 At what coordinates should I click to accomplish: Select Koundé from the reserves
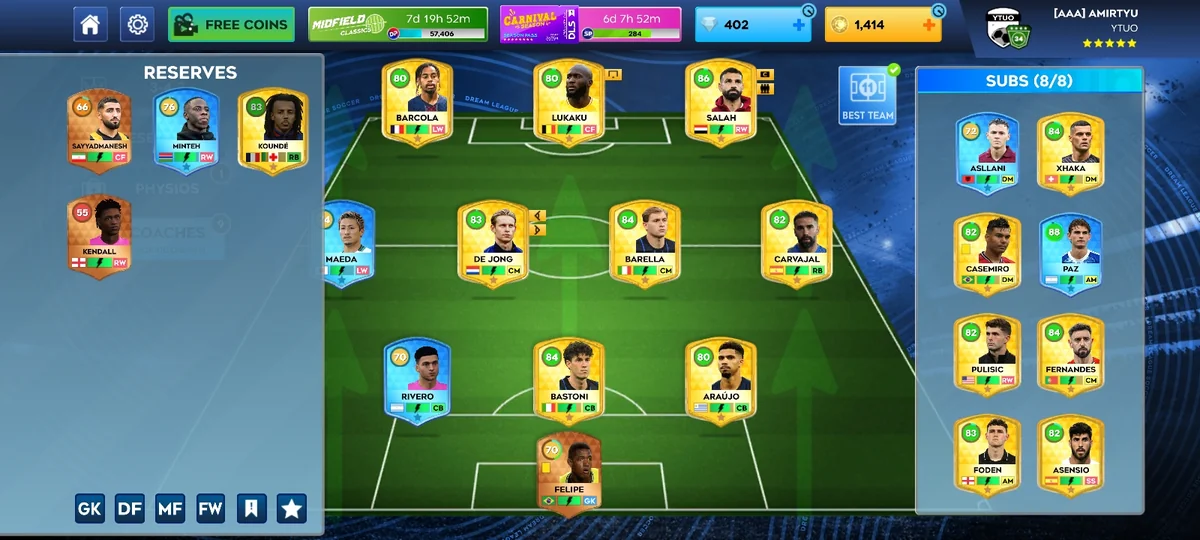[x=272, y=131]
